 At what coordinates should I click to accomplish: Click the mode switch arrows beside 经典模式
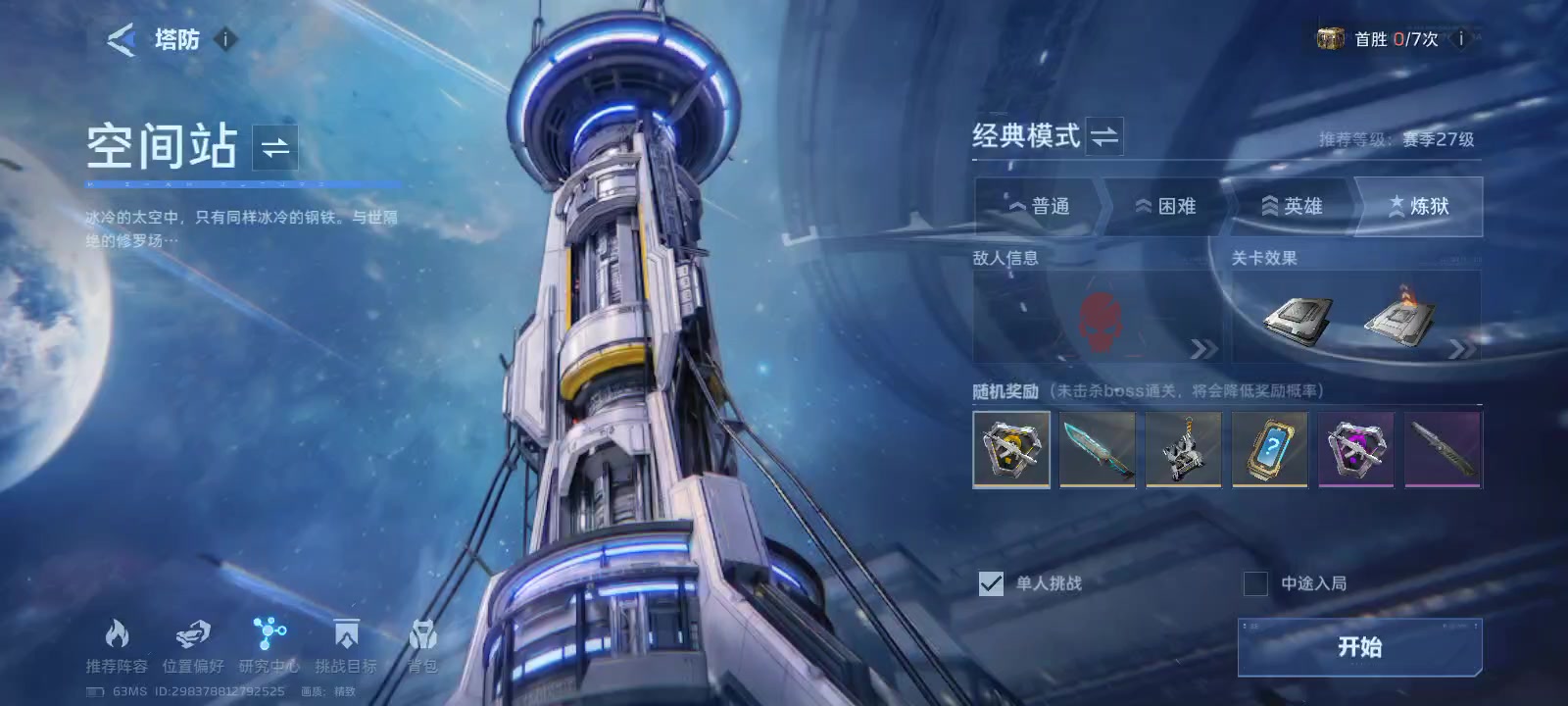(1102, 137)
